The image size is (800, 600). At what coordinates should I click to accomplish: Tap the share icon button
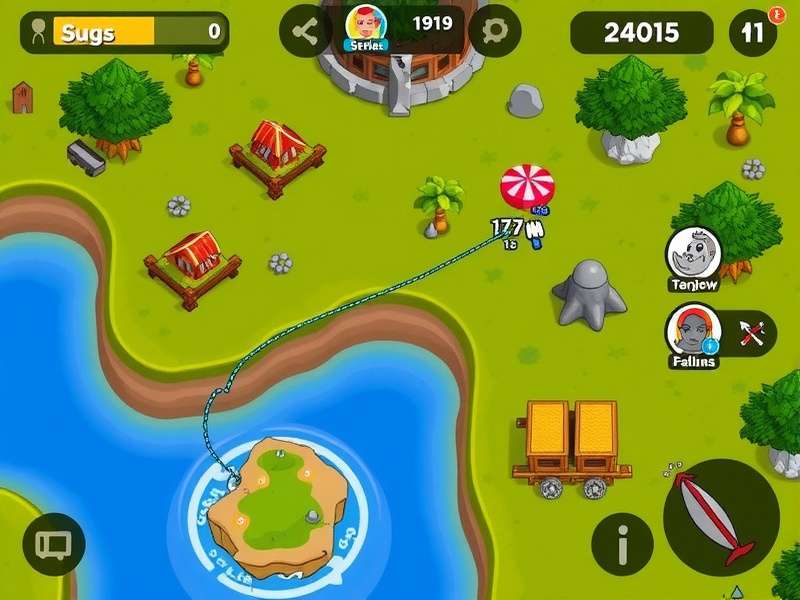(x=304, y=31)
